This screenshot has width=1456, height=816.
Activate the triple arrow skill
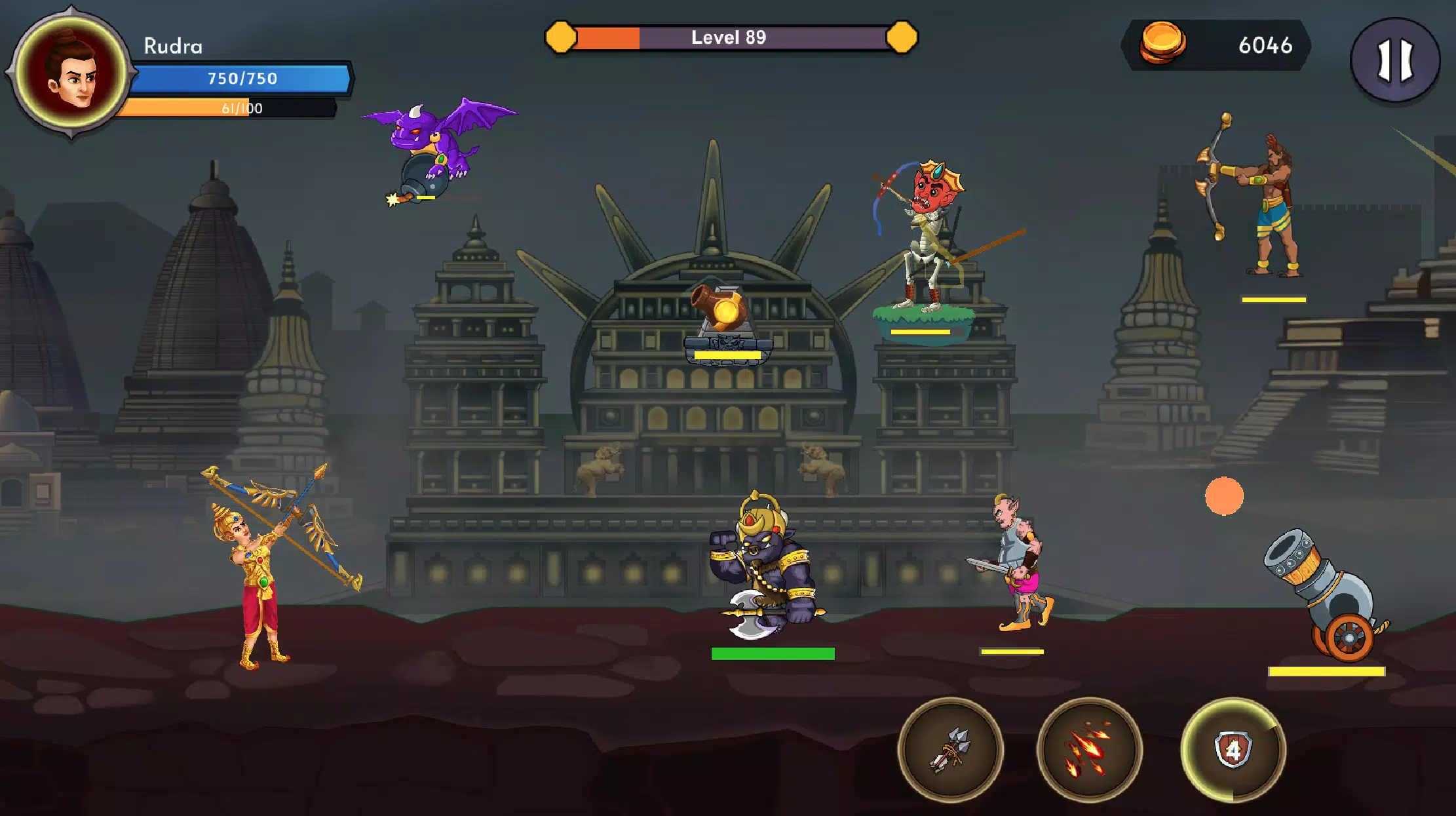[x=950, y=749]
